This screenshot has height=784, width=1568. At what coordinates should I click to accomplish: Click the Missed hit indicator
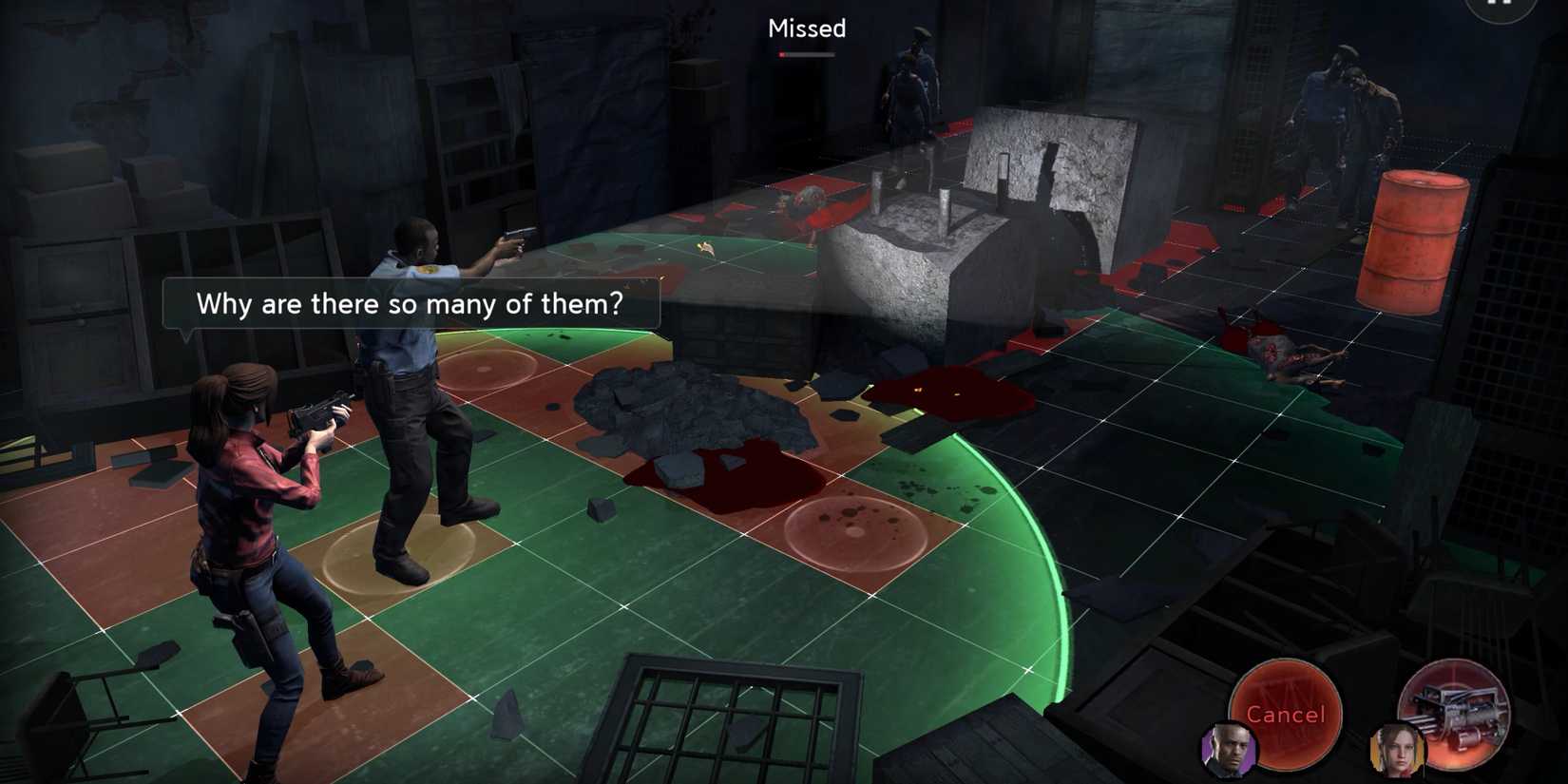806,29
